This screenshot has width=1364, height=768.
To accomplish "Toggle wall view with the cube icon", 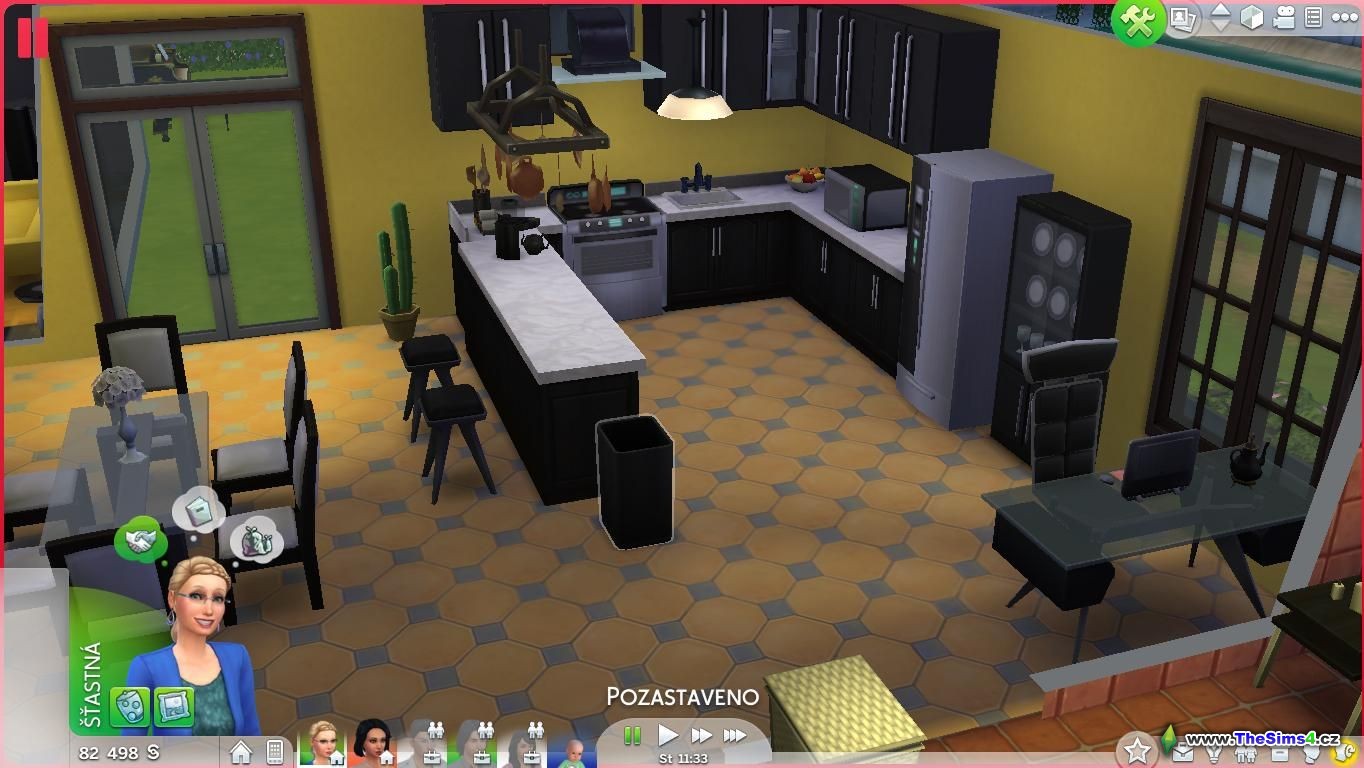I will click(1252, 18).
